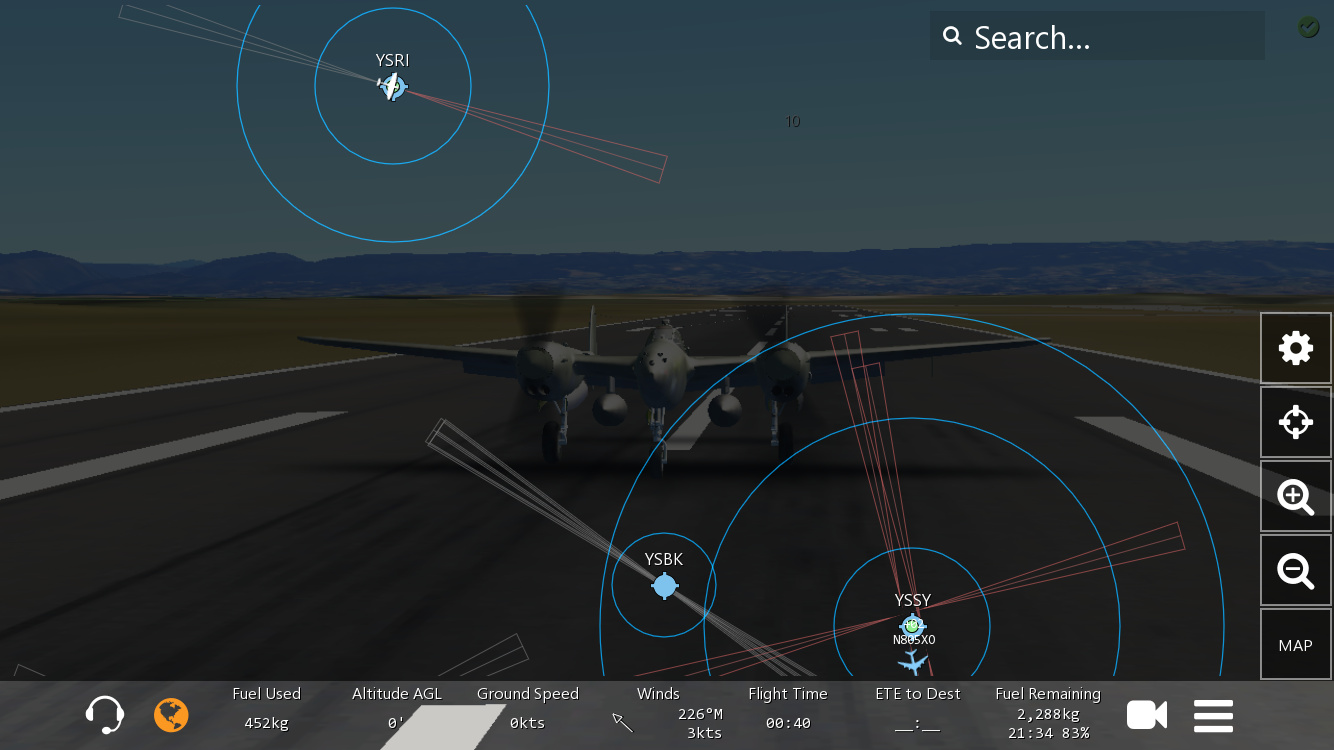Tap the Fuel Remaining status item

(1048, 713)
